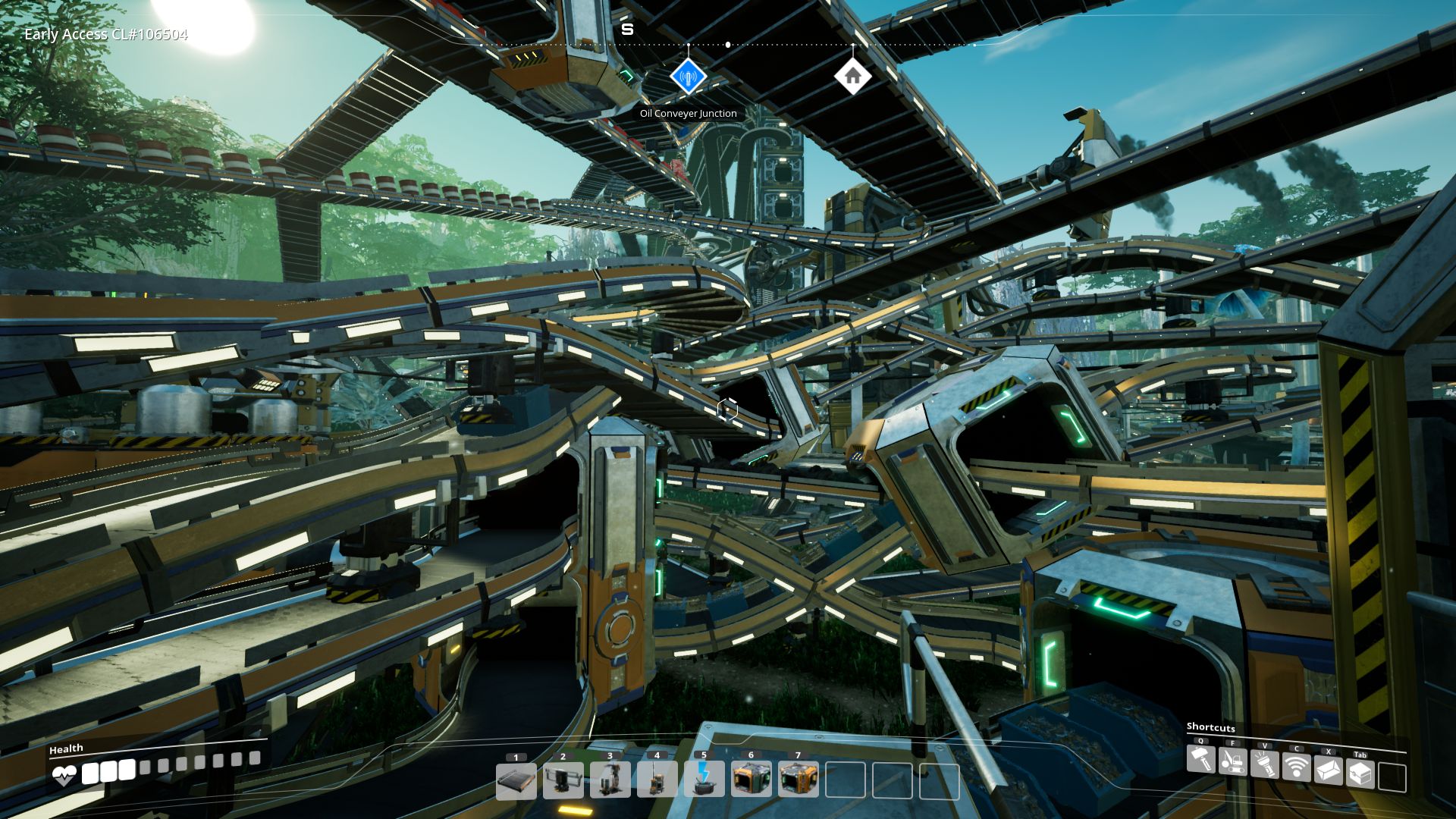Click the Oil Conveyer Junction beacon marker

point(689,77)
